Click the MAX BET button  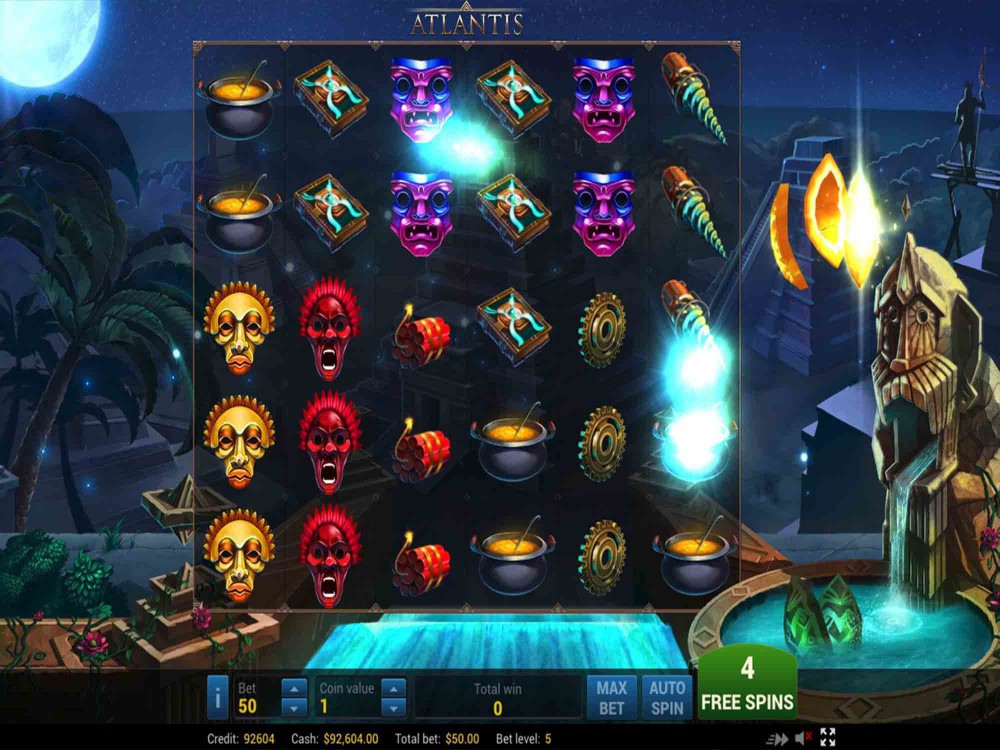611,697
